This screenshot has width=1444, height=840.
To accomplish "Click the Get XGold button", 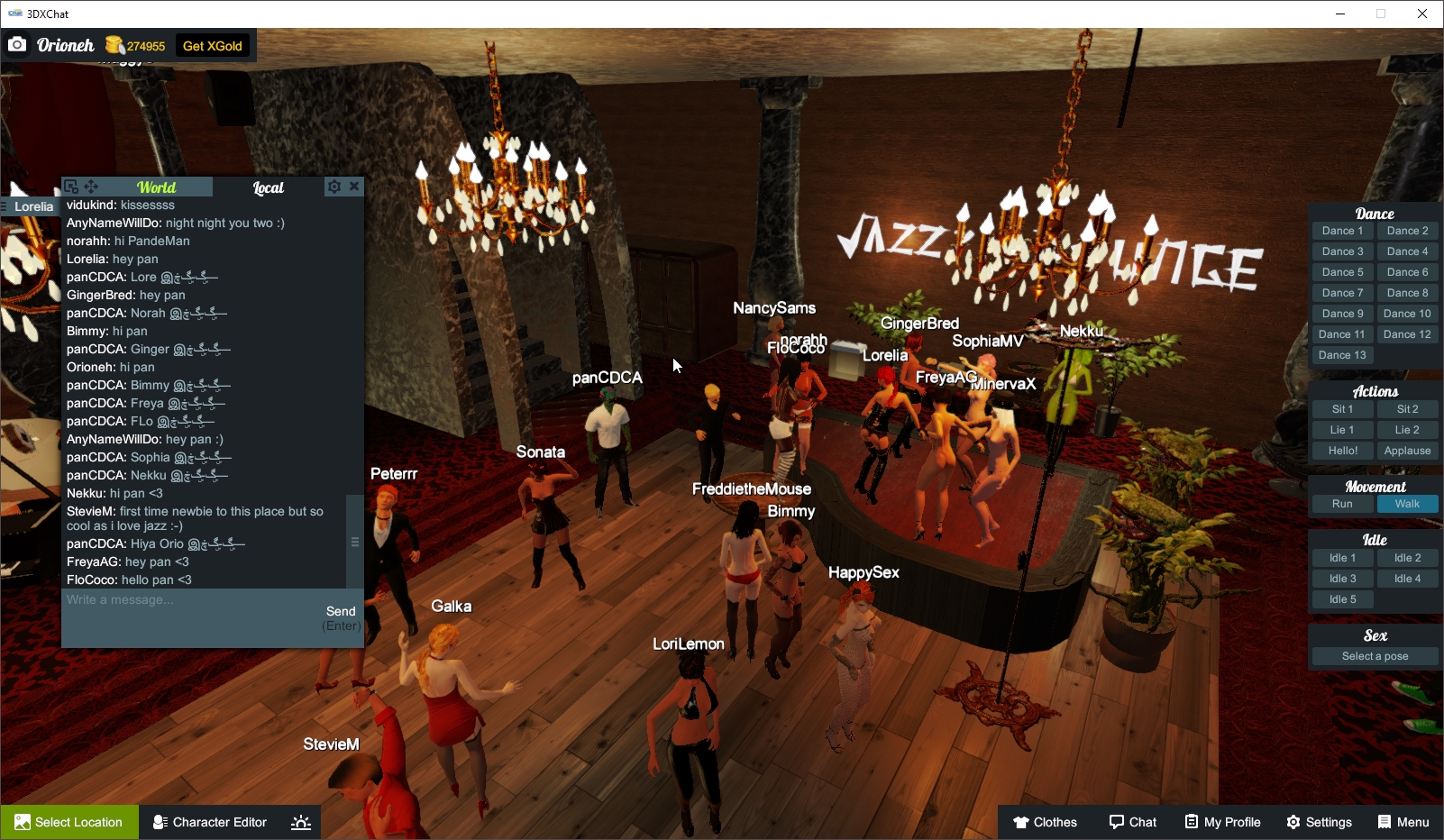I will (212, 45).
